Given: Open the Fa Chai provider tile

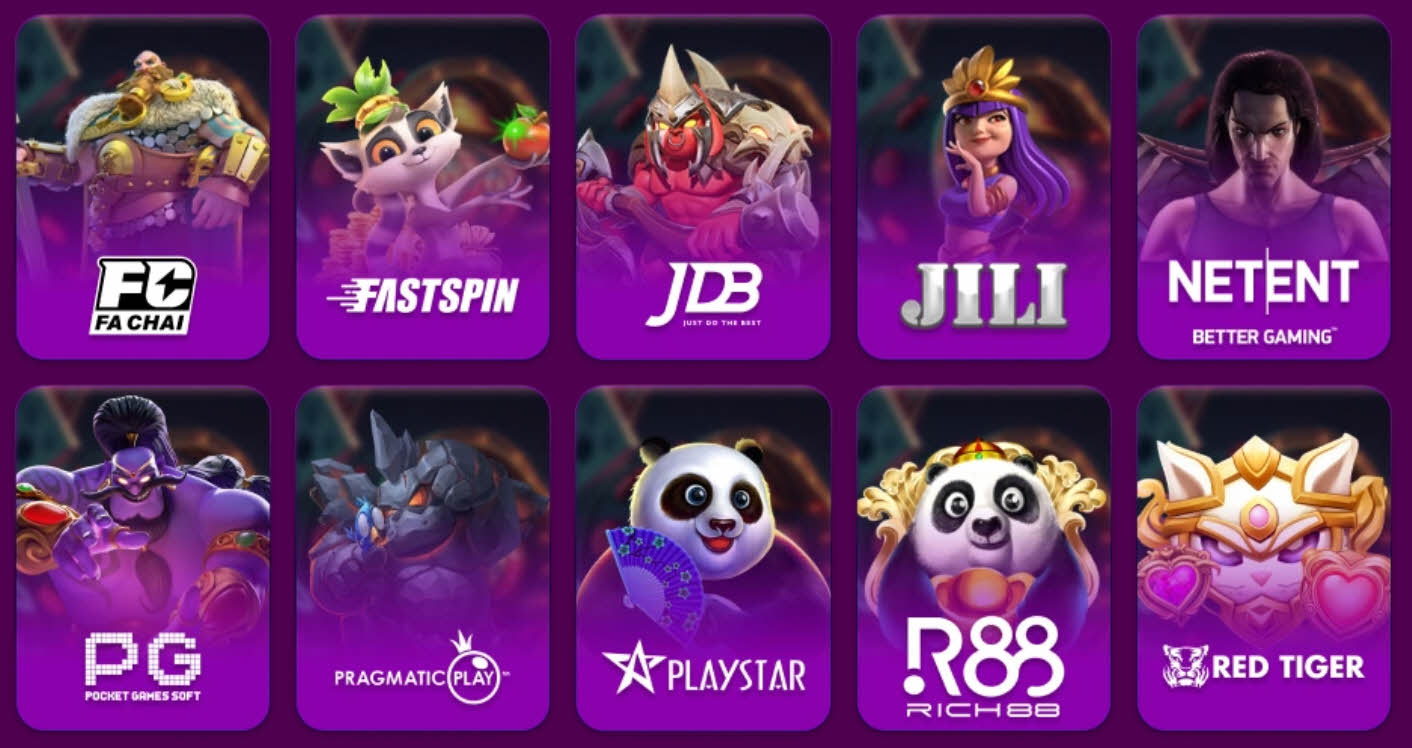Looking at the screenshot, I should (x=142, y=187).
